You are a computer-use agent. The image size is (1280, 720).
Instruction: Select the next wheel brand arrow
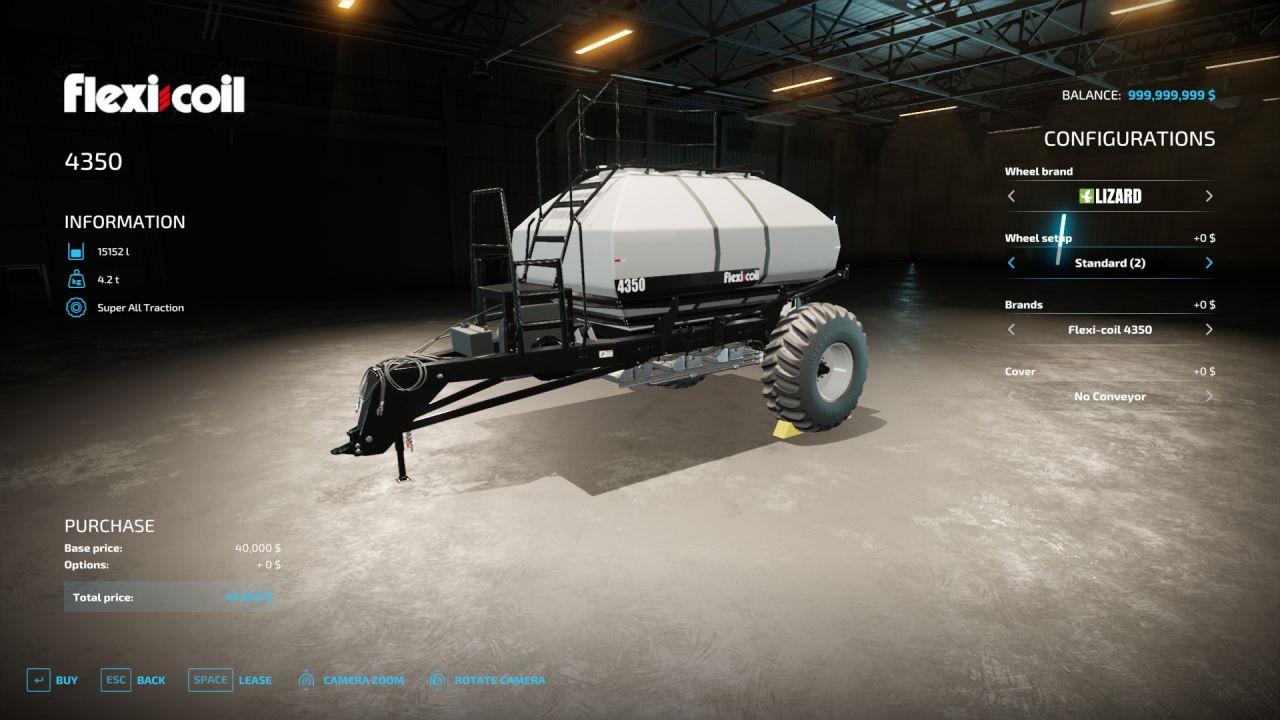tap(1208, 196)
